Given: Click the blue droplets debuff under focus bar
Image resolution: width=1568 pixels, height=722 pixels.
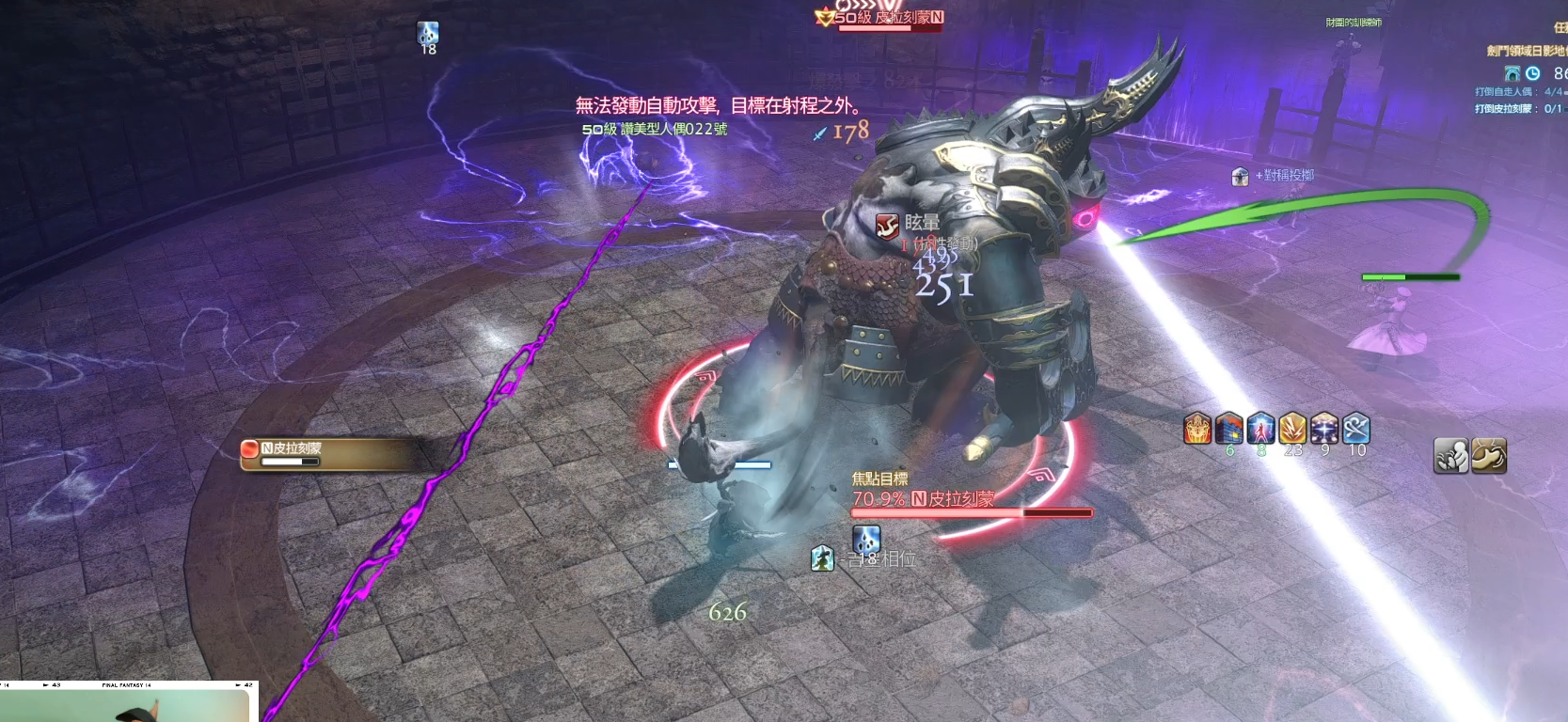Looking at the screenshot, I should point(866,541).
